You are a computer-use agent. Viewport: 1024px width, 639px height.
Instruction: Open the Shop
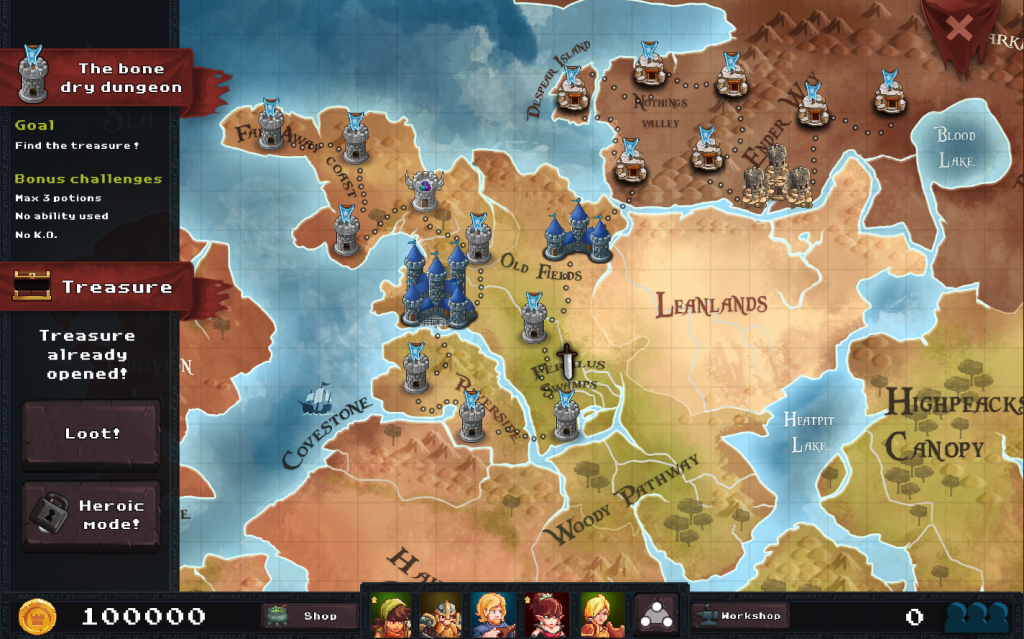coord(308,616)
